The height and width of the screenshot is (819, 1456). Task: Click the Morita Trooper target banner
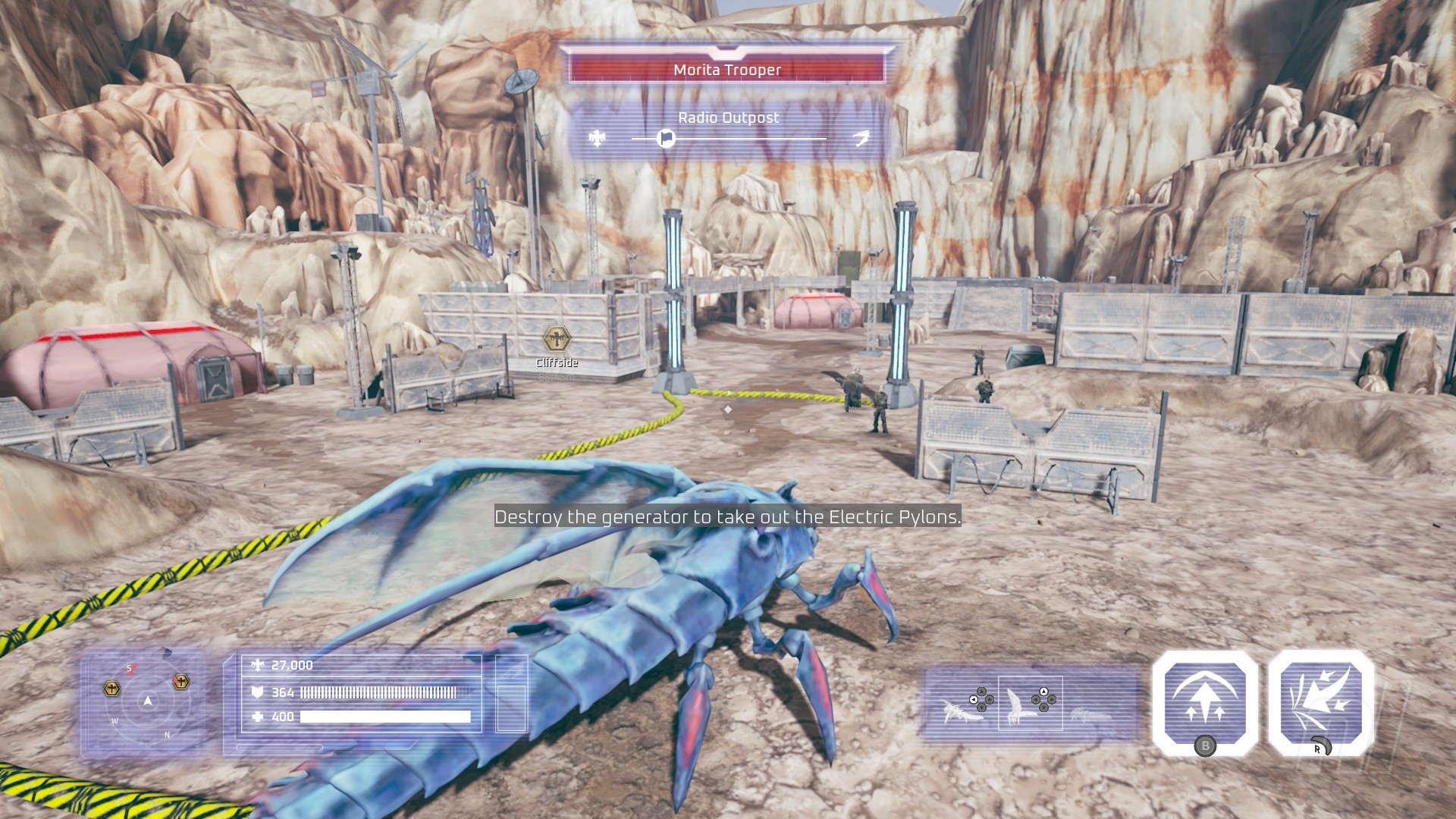click(726, 70)
